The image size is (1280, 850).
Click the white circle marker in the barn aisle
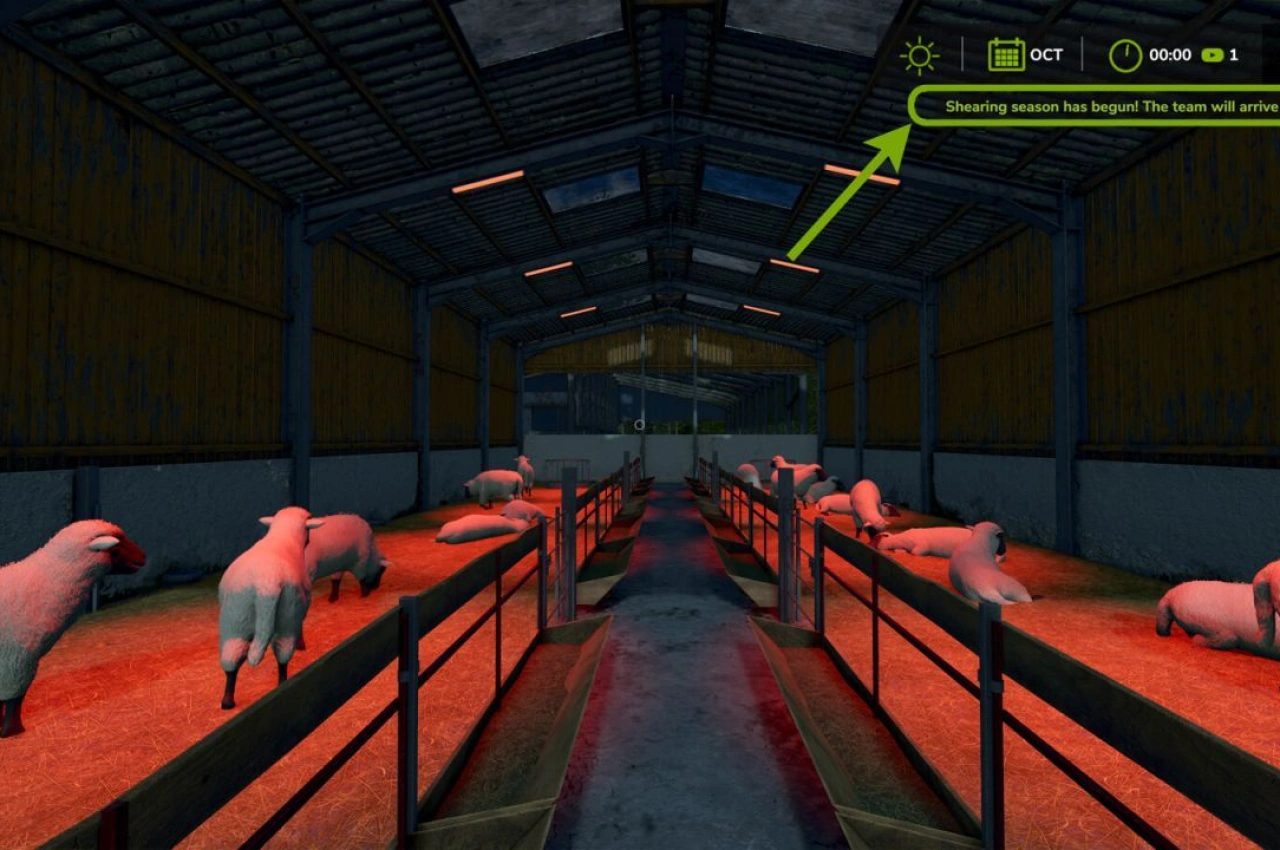(637, 424)
